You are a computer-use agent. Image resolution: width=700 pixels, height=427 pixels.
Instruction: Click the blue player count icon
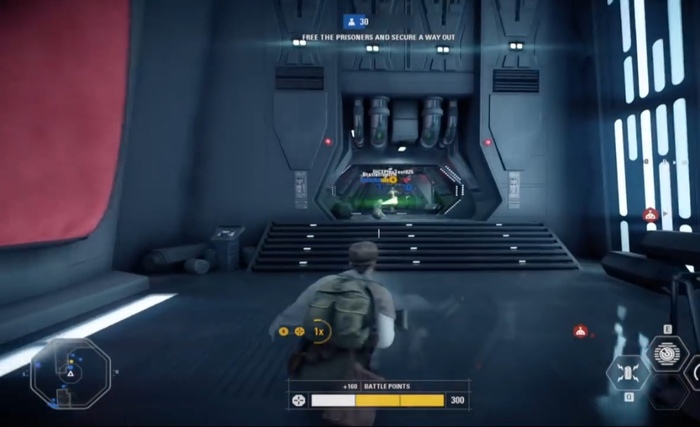351,20
